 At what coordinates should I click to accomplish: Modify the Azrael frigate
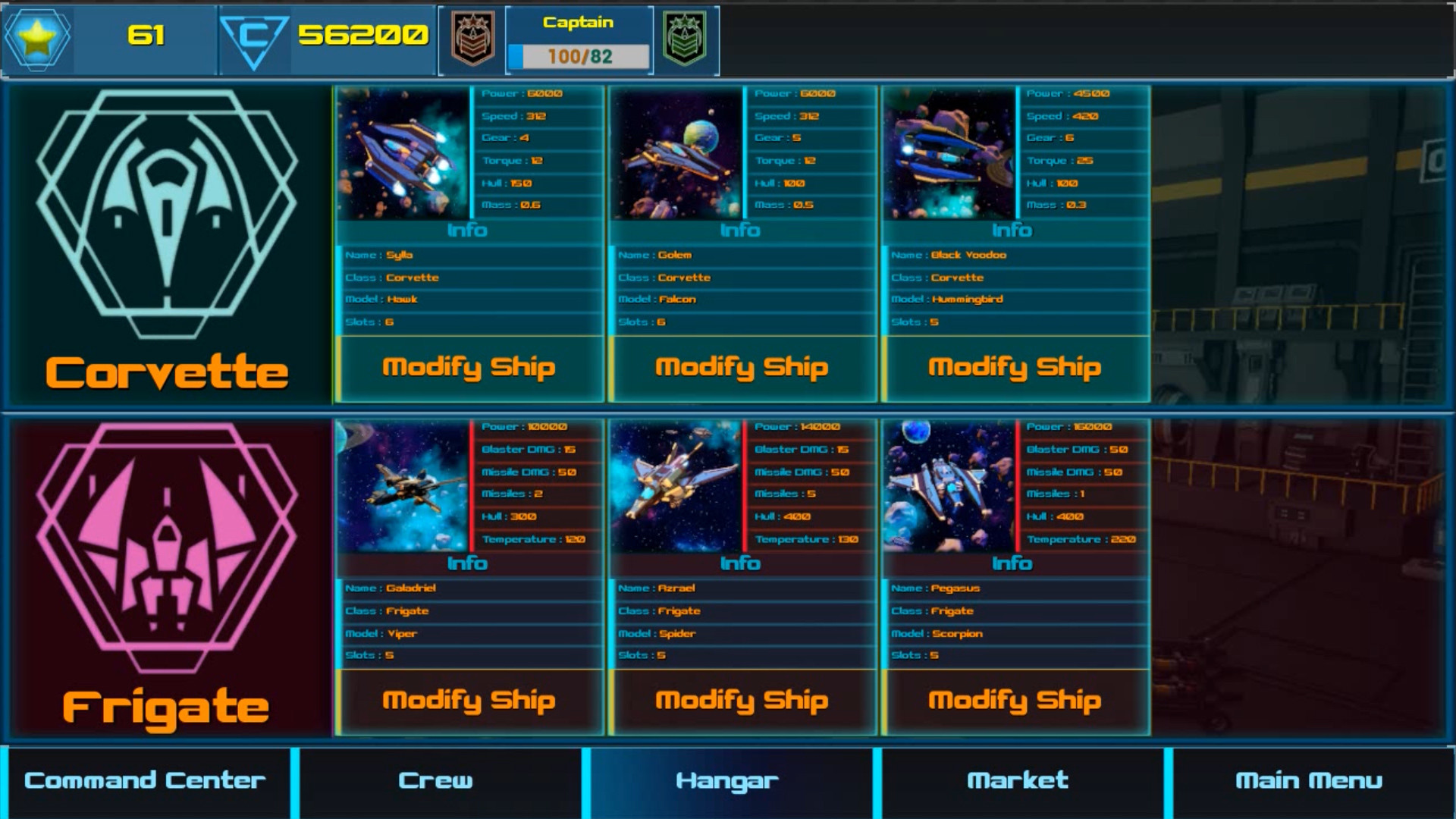742,701
